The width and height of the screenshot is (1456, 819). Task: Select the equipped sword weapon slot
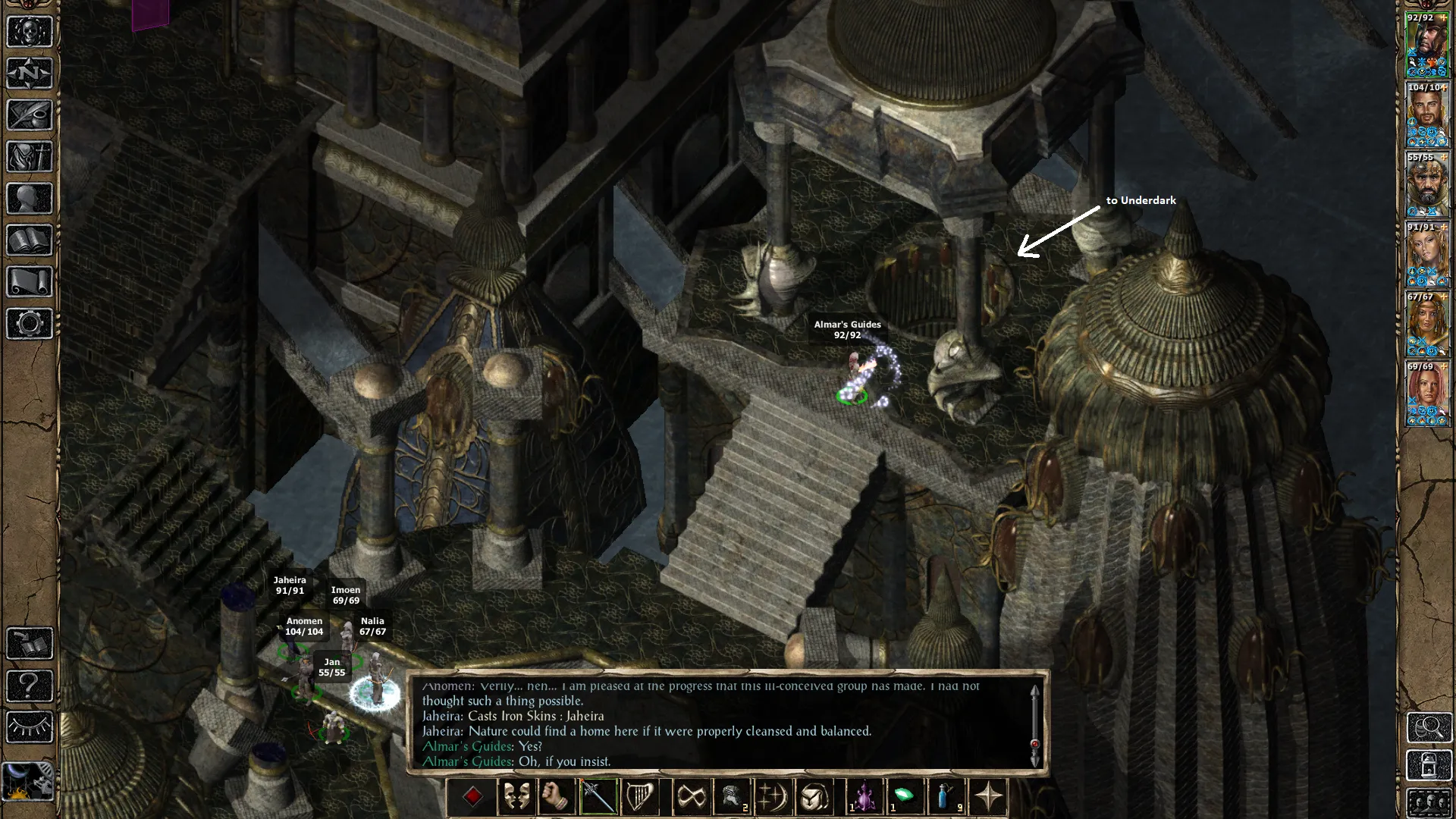pos(598,797)
